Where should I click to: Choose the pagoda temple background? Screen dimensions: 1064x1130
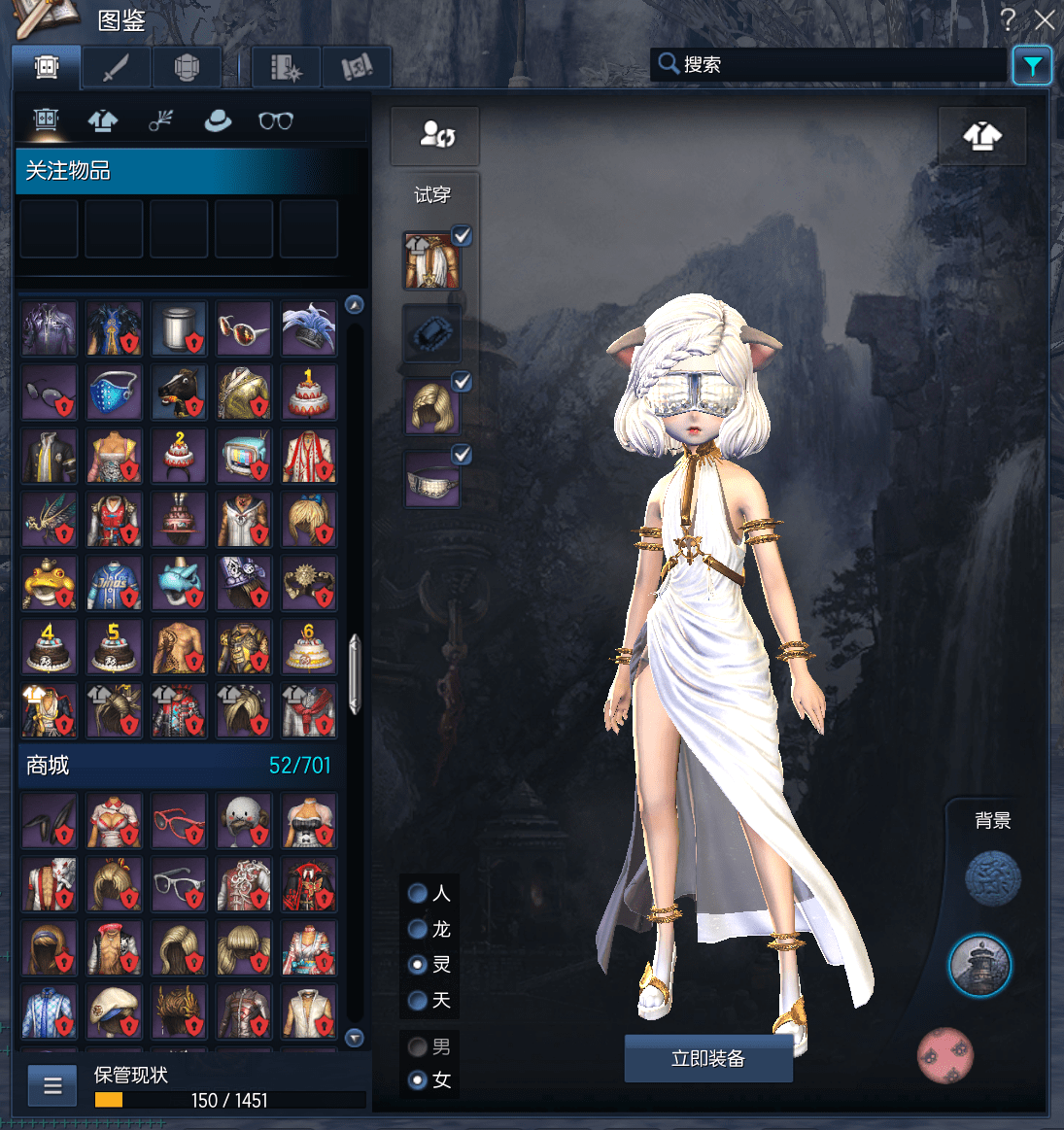click(979, 966)
